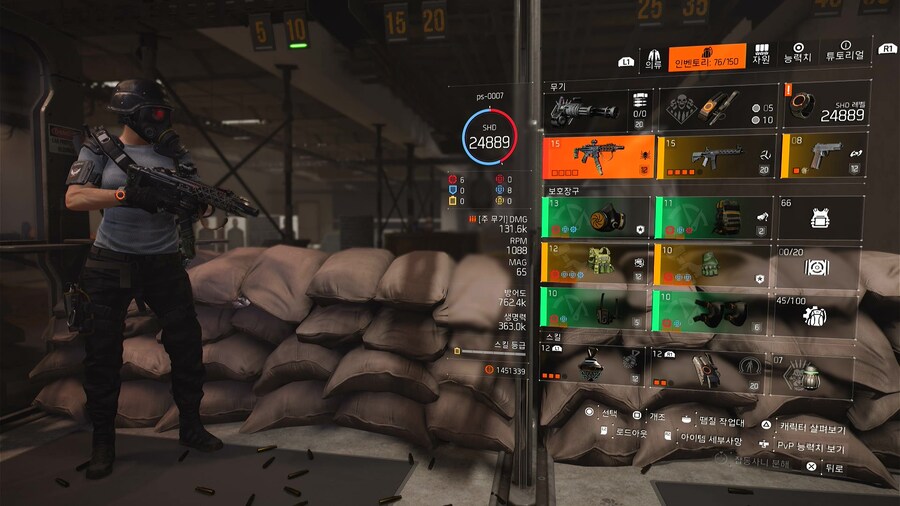Switch to the 의류 apparel tab

point(654,57)
